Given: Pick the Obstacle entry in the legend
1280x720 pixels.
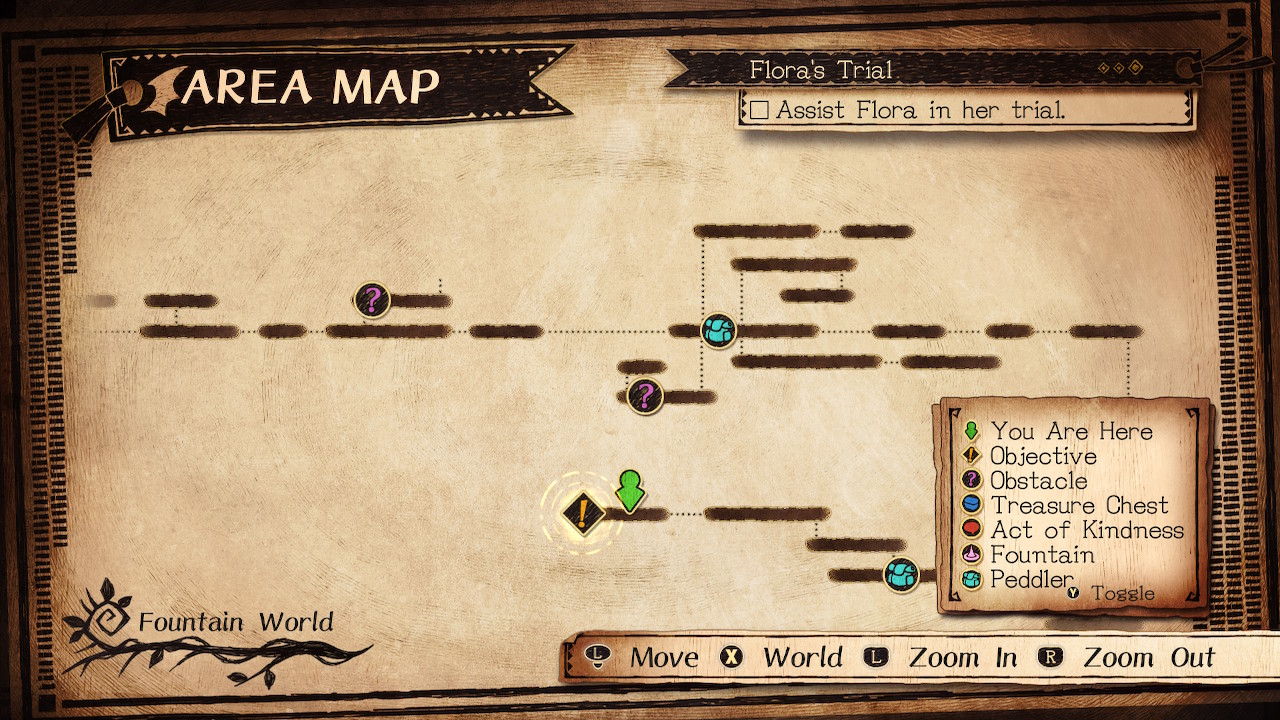Looking at the screenshot, I should tap(1038, 481).
